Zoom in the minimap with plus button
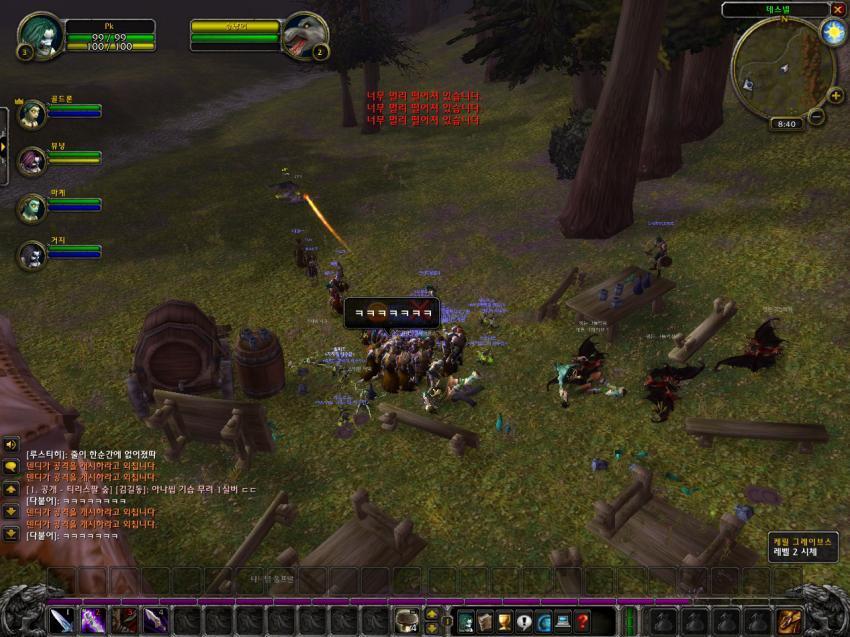850x637 pixels. pos(836,96)
